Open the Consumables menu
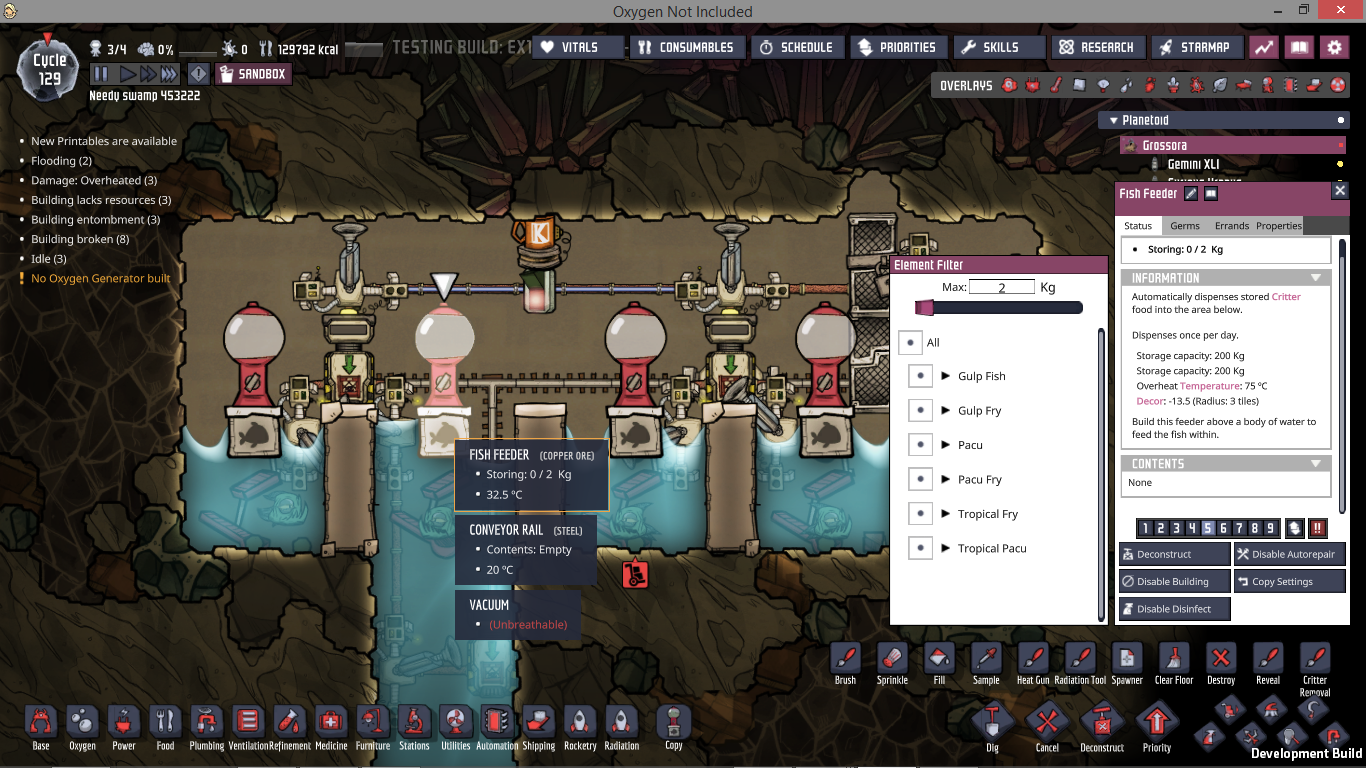Viewport: 1366px width, 768px height. (686, 47)
